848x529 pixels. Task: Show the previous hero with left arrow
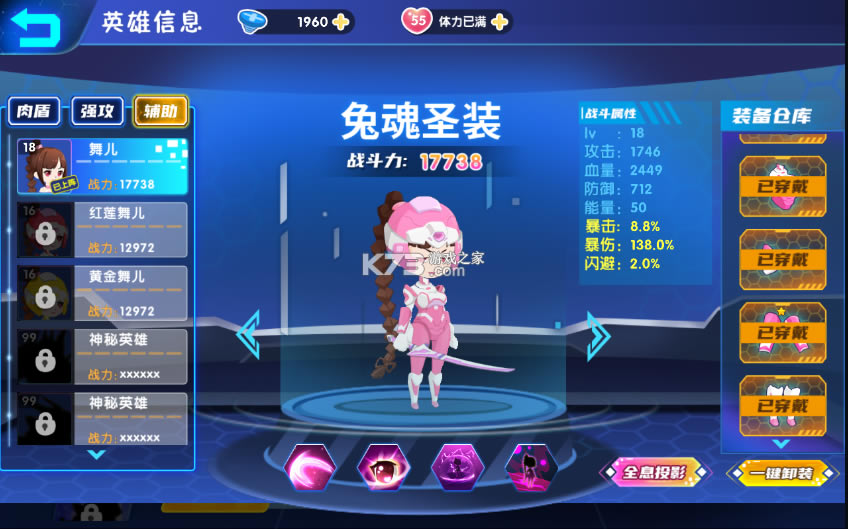click(x=248, y=336)
